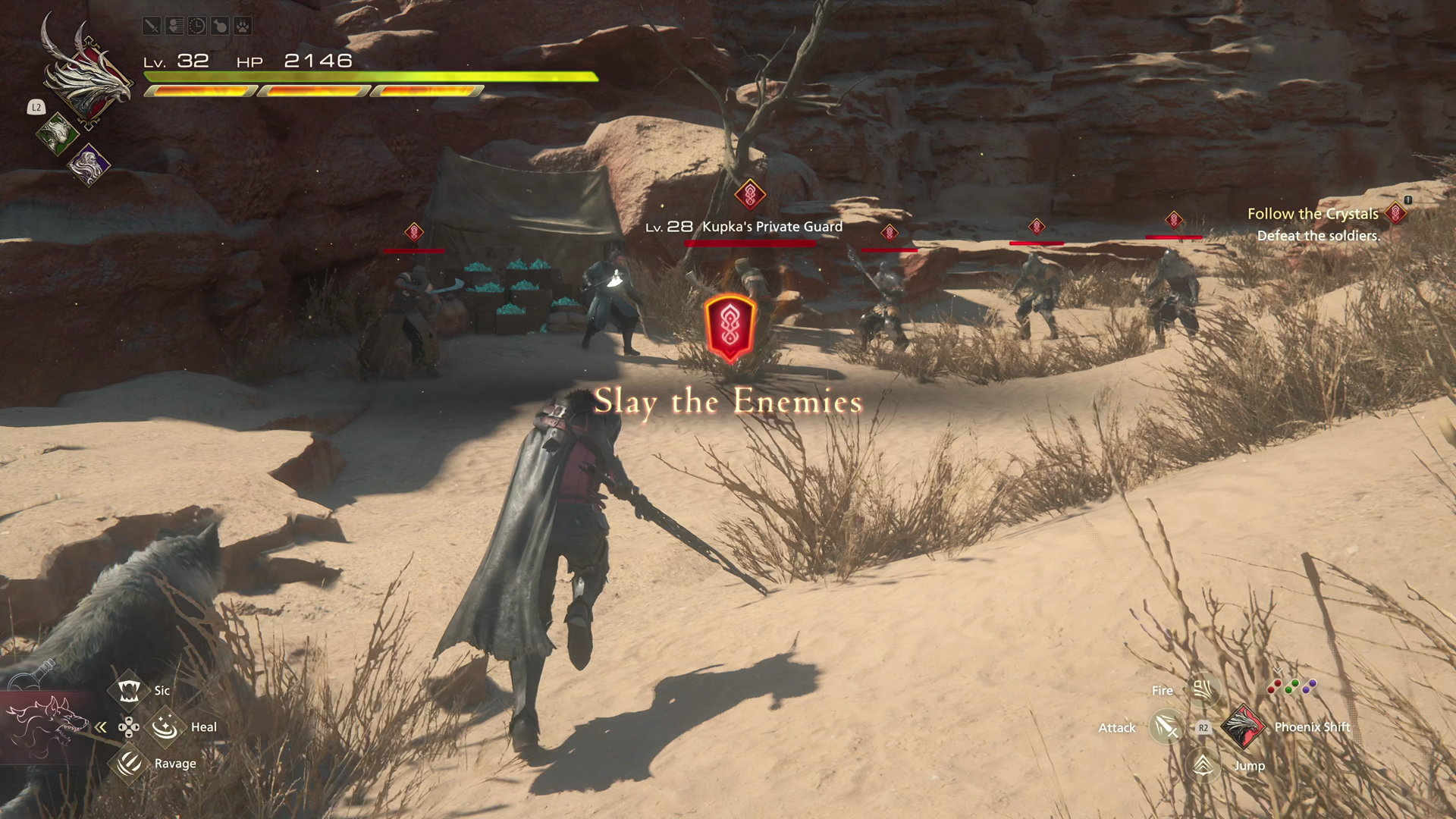Click the red target shield marker
Screen dimensions: 1456x819
(730, 328)
